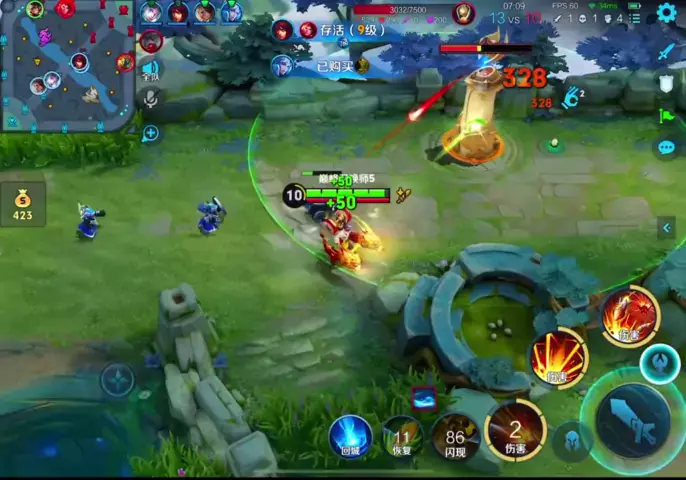Image resolution: width=686 pixels, height=480 pixels.
Task: Use the 回城 recall ability
Action: pyautogui.click(x=350, y=435)
